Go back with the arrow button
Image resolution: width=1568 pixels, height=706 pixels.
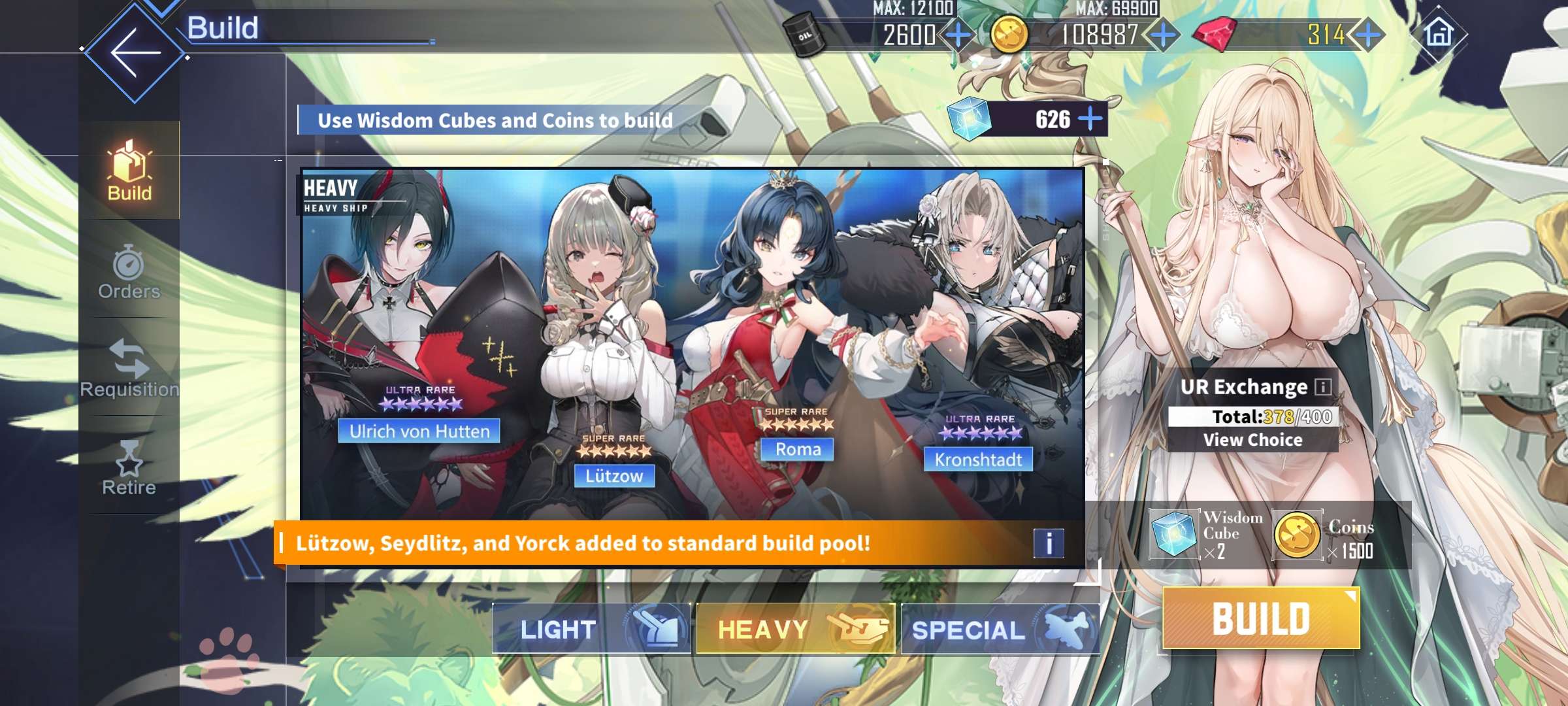click(x=135, y=52)
